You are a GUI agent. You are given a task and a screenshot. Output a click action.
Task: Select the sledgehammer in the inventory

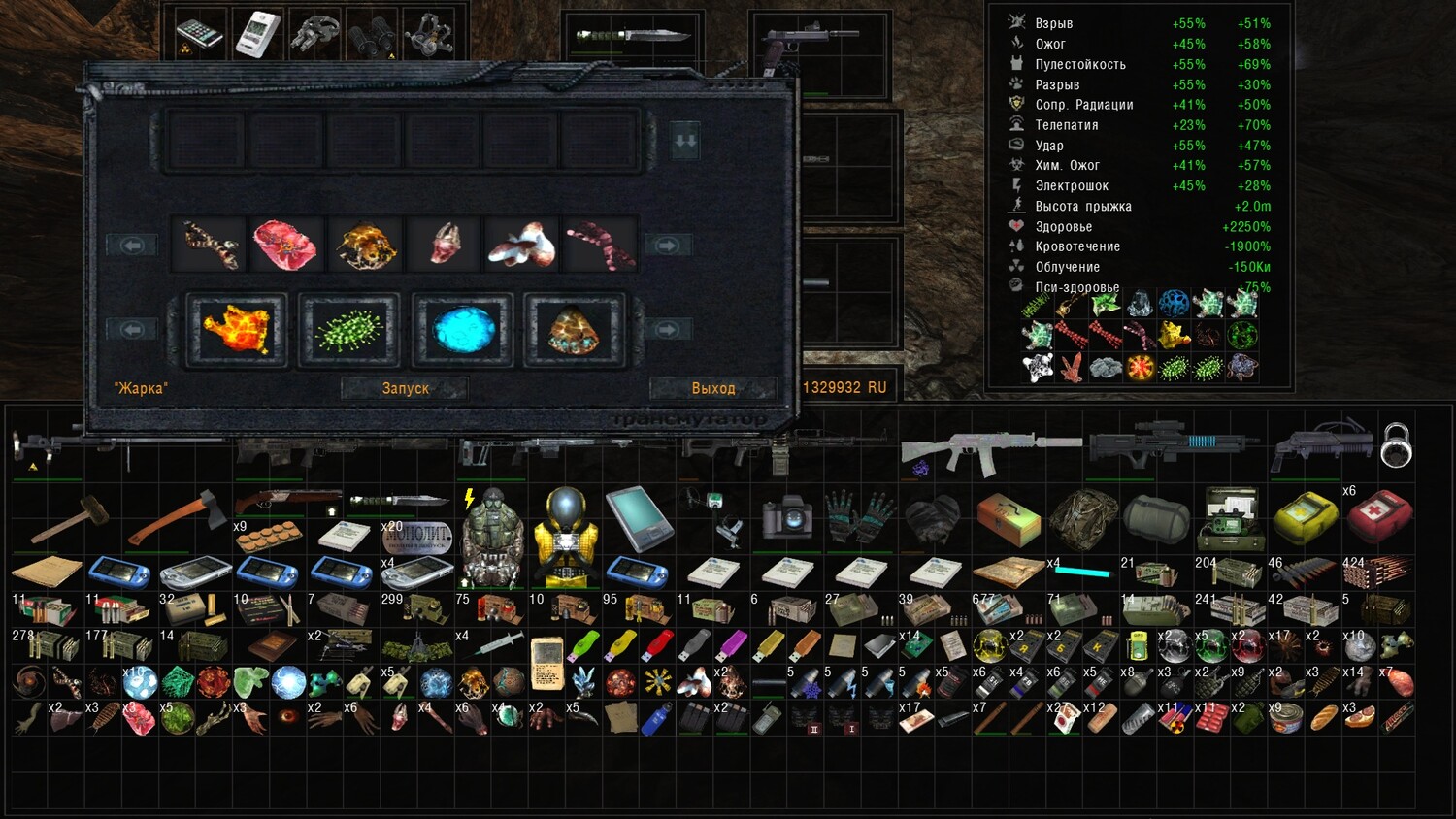68,517
